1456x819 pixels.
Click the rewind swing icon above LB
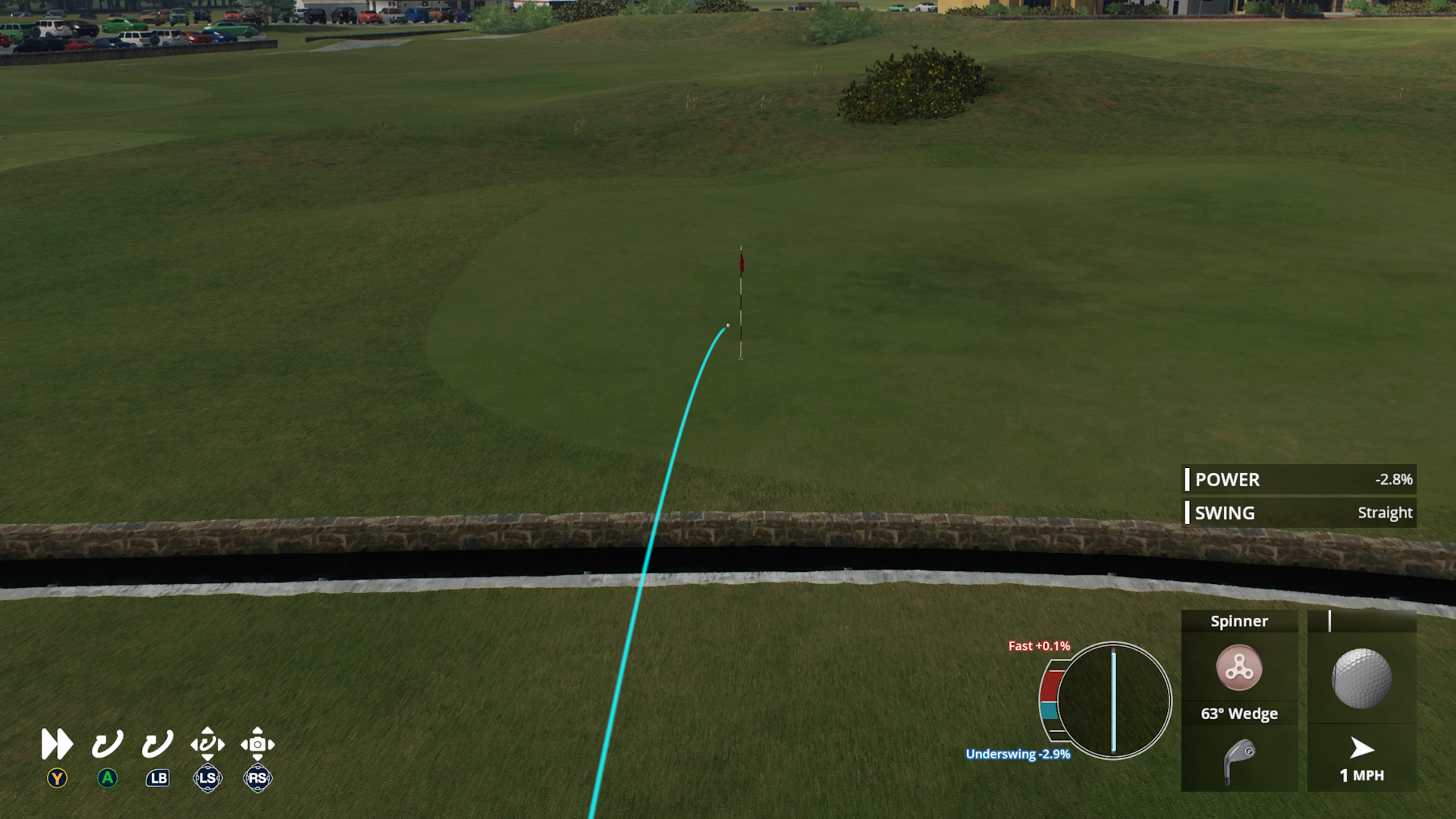coord(156,744)
